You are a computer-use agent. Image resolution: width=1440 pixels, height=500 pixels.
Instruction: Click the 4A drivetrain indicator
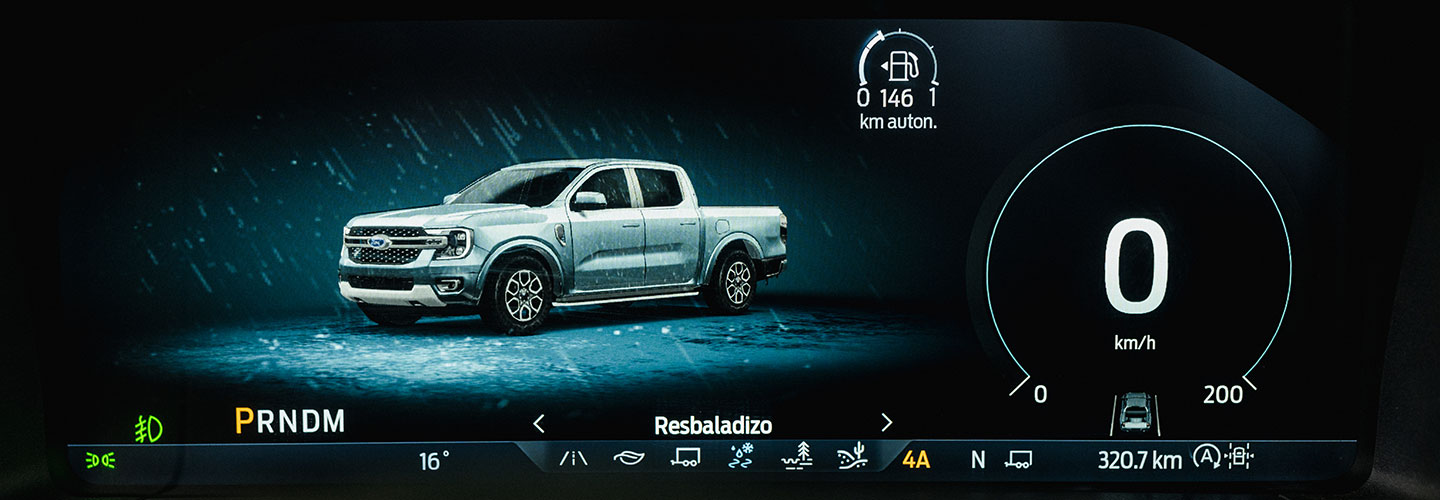916,460
